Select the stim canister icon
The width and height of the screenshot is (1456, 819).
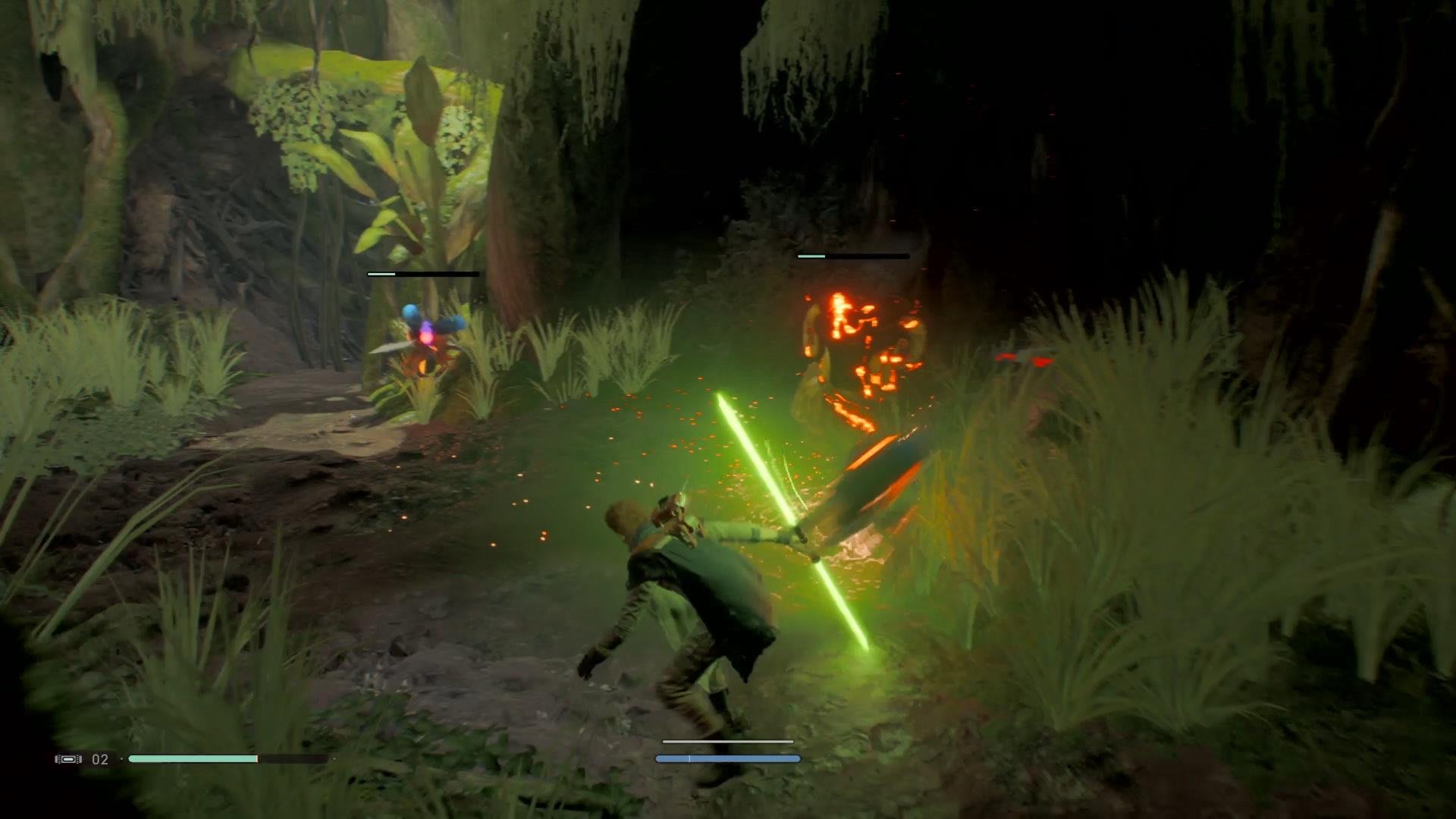click(x=67, y=759)
